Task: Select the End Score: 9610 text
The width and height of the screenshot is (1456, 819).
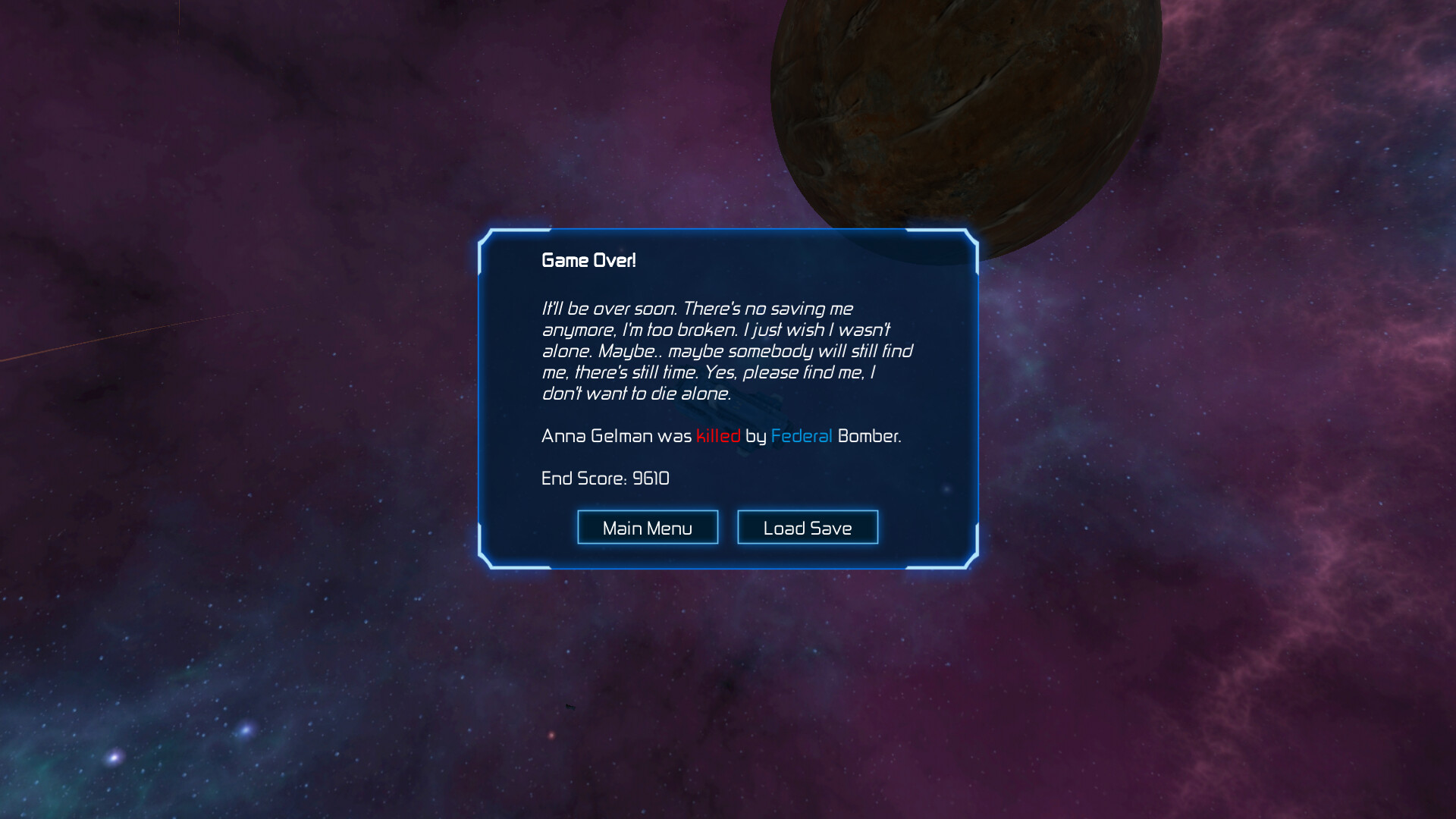Action: [604, 479]
